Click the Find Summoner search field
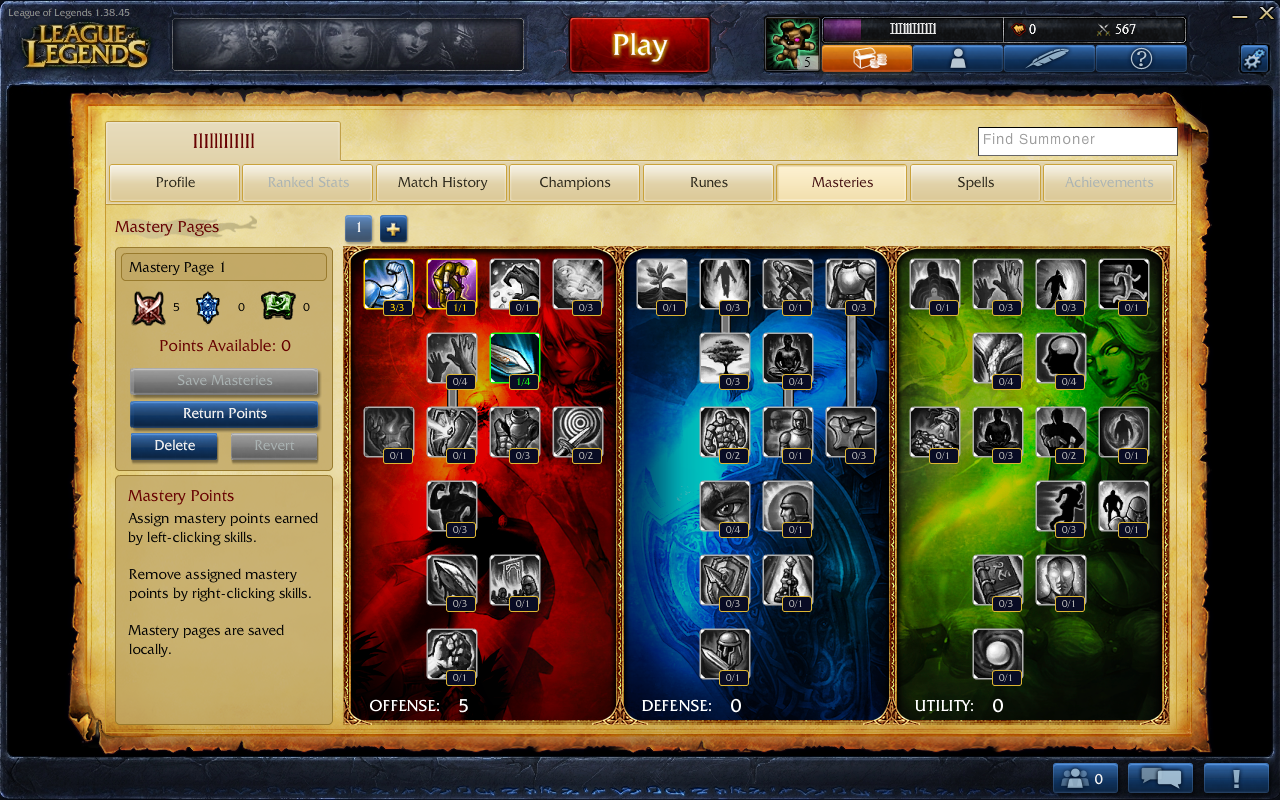Screen dimensions: 1280x800 point(1077,141)
